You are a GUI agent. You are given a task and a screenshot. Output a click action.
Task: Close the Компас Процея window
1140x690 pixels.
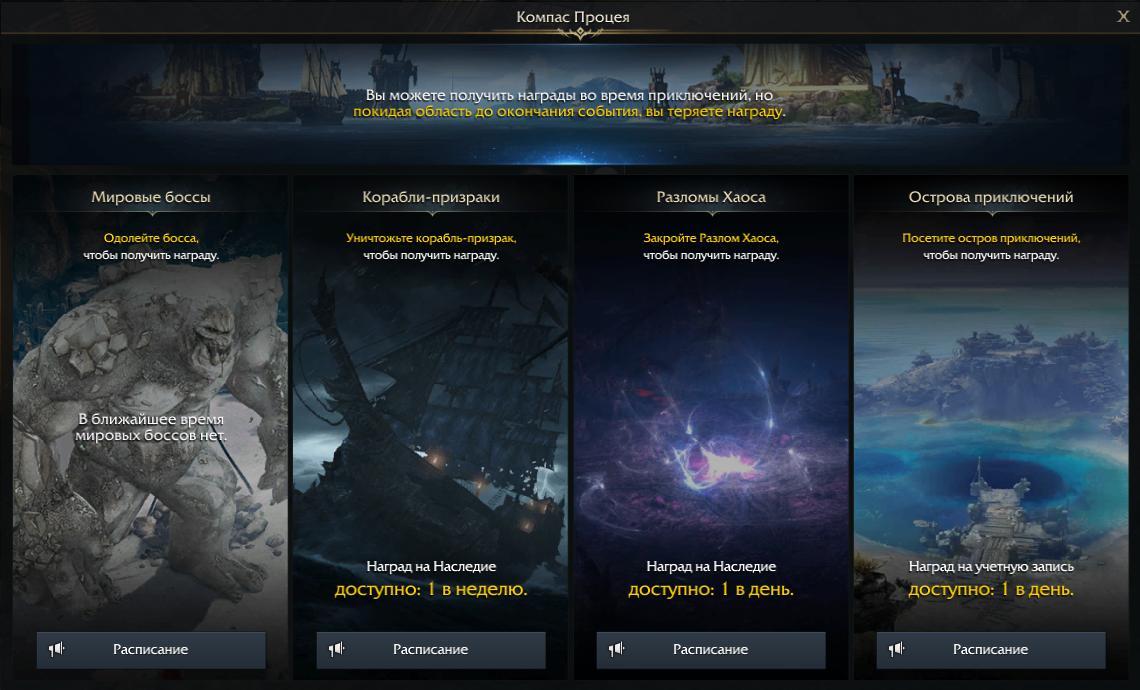tap(1123, 16)
